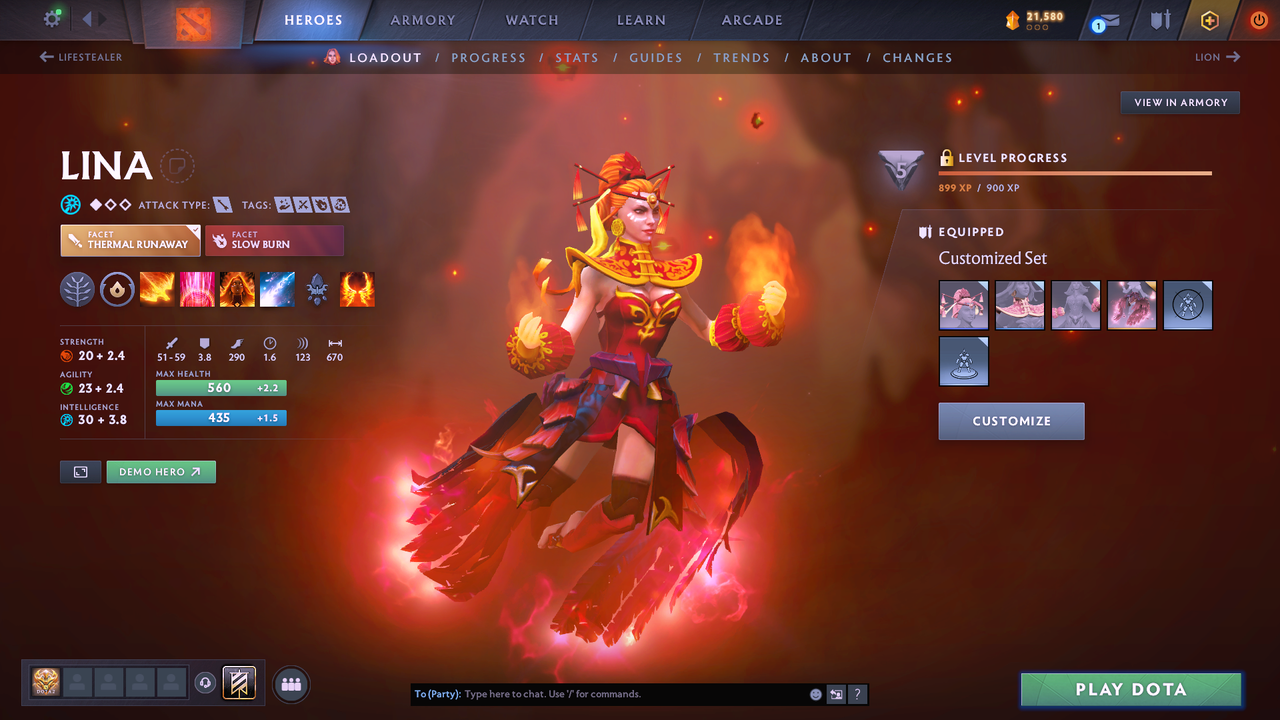Viewport: 1280px width, 720px height.
Task: Inspect Lina's universal attribute icon
Action: tap(70, 204)
